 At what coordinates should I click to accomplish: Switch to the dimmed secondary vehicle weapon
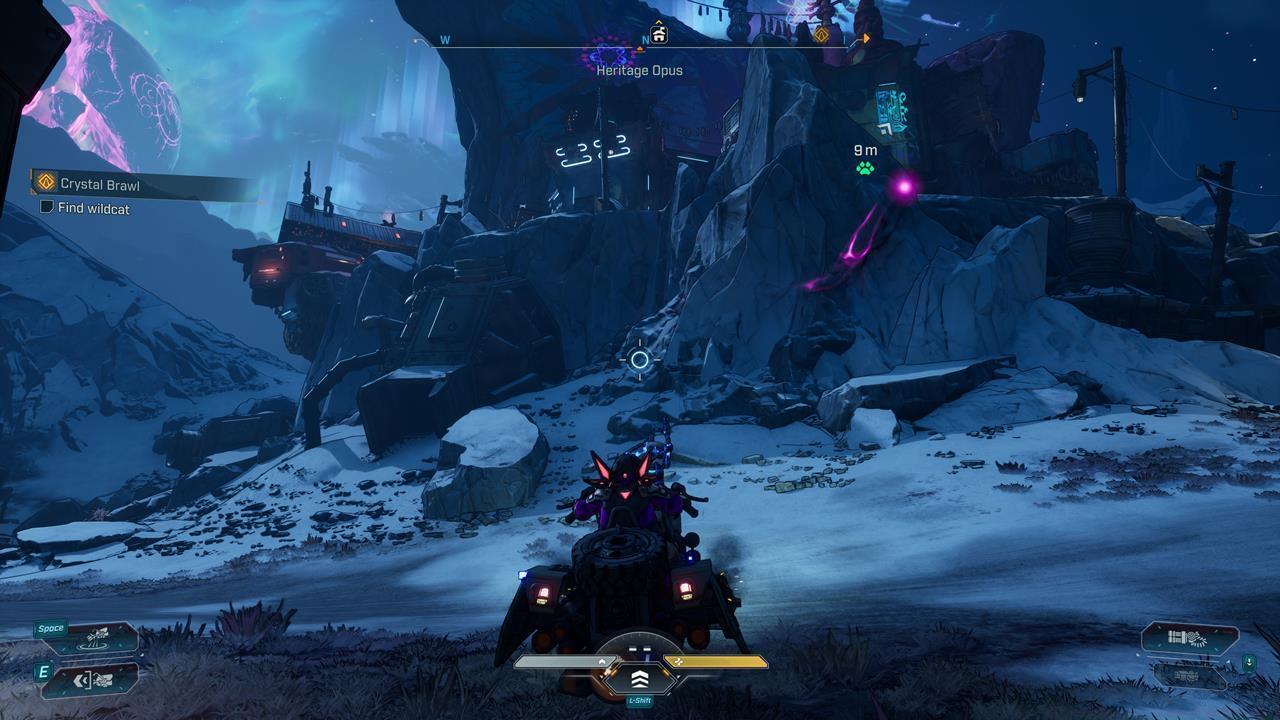tap(1190, 676)
